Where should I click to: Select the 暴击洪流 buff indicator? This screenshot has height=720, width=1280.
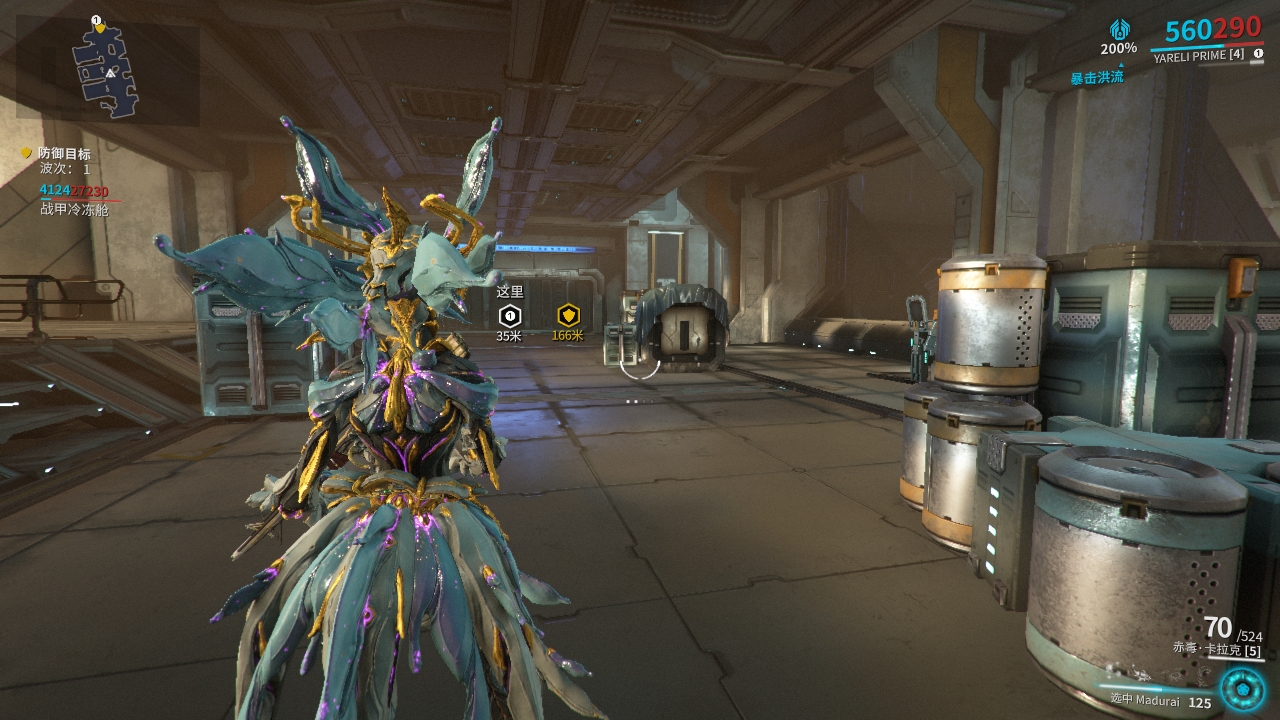coord(1097,77)
